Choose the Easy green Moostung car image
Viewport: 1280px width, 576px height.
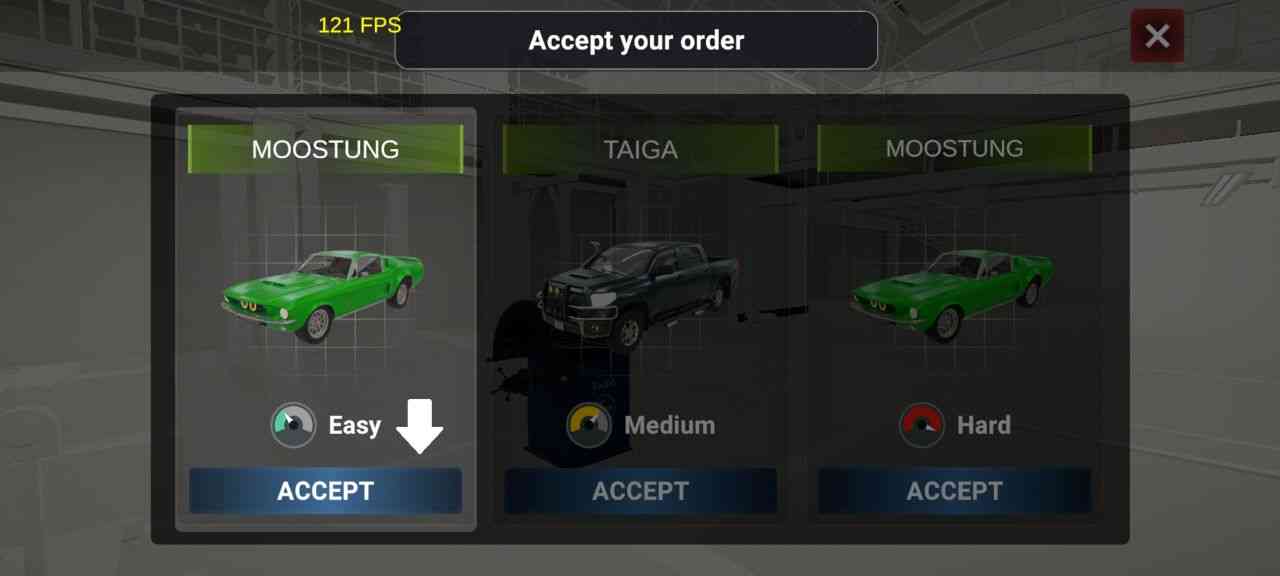click(x=323, y=292)
